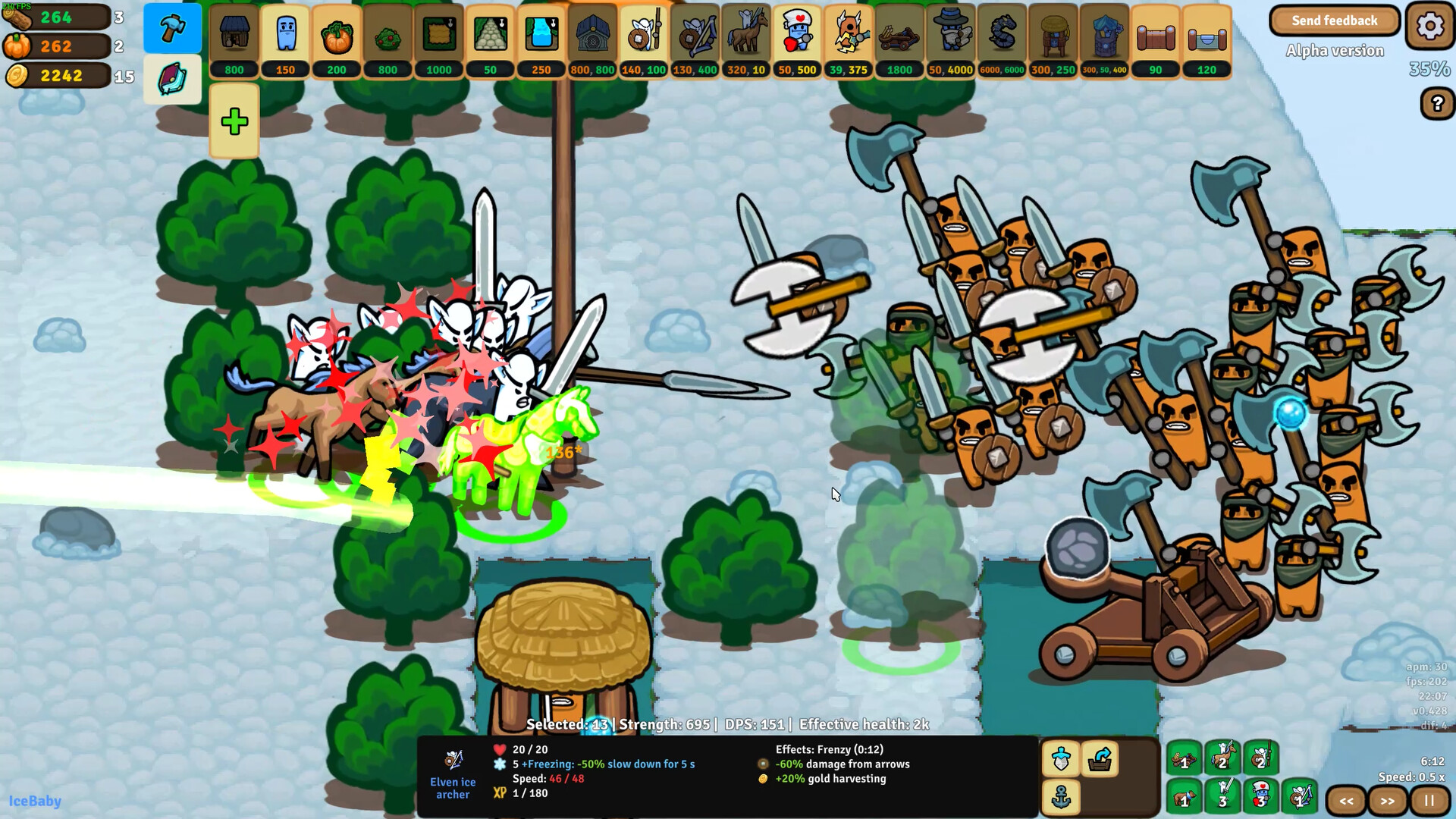Viewport: 1456px width, 819px height.
Task: Build a pumpkin patch from the toolbar
Action: click(x=336, y=34)
